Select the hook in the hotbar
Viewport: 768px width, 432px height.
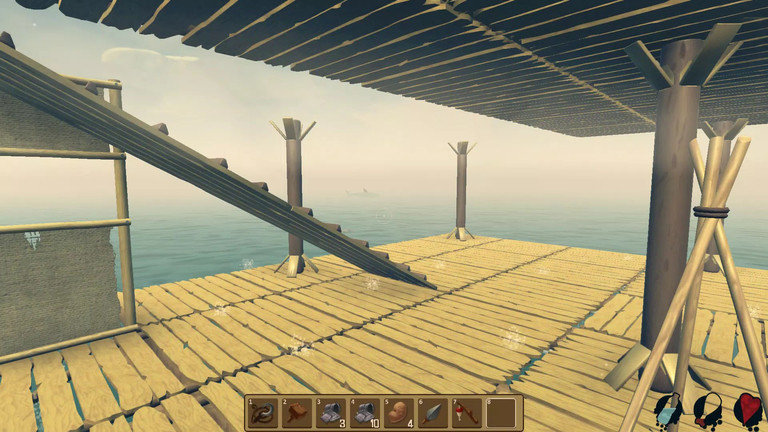(263, 413)
